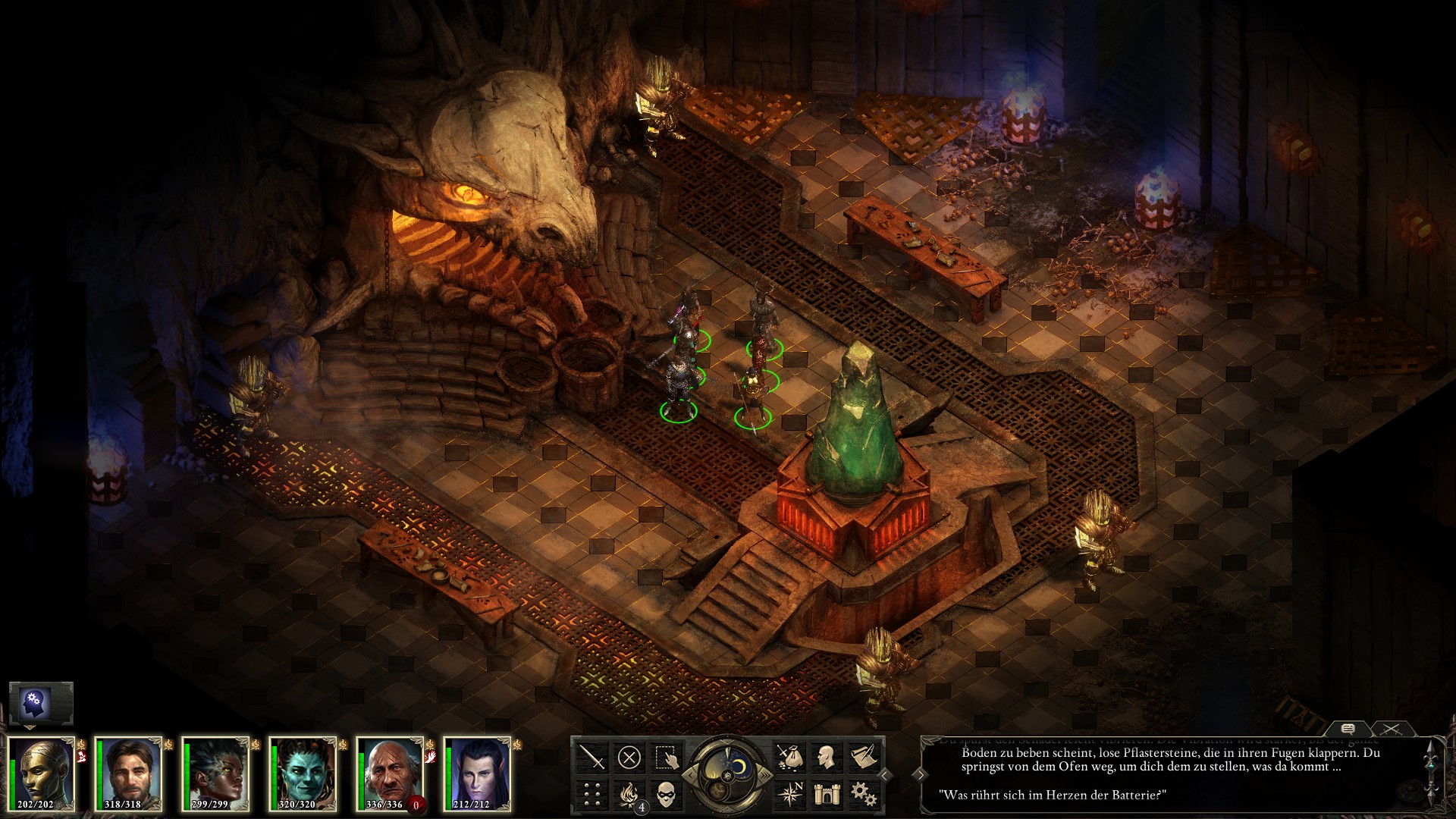
Task: Open the journal quill and scroll icon
Action: tap(863, 756)
